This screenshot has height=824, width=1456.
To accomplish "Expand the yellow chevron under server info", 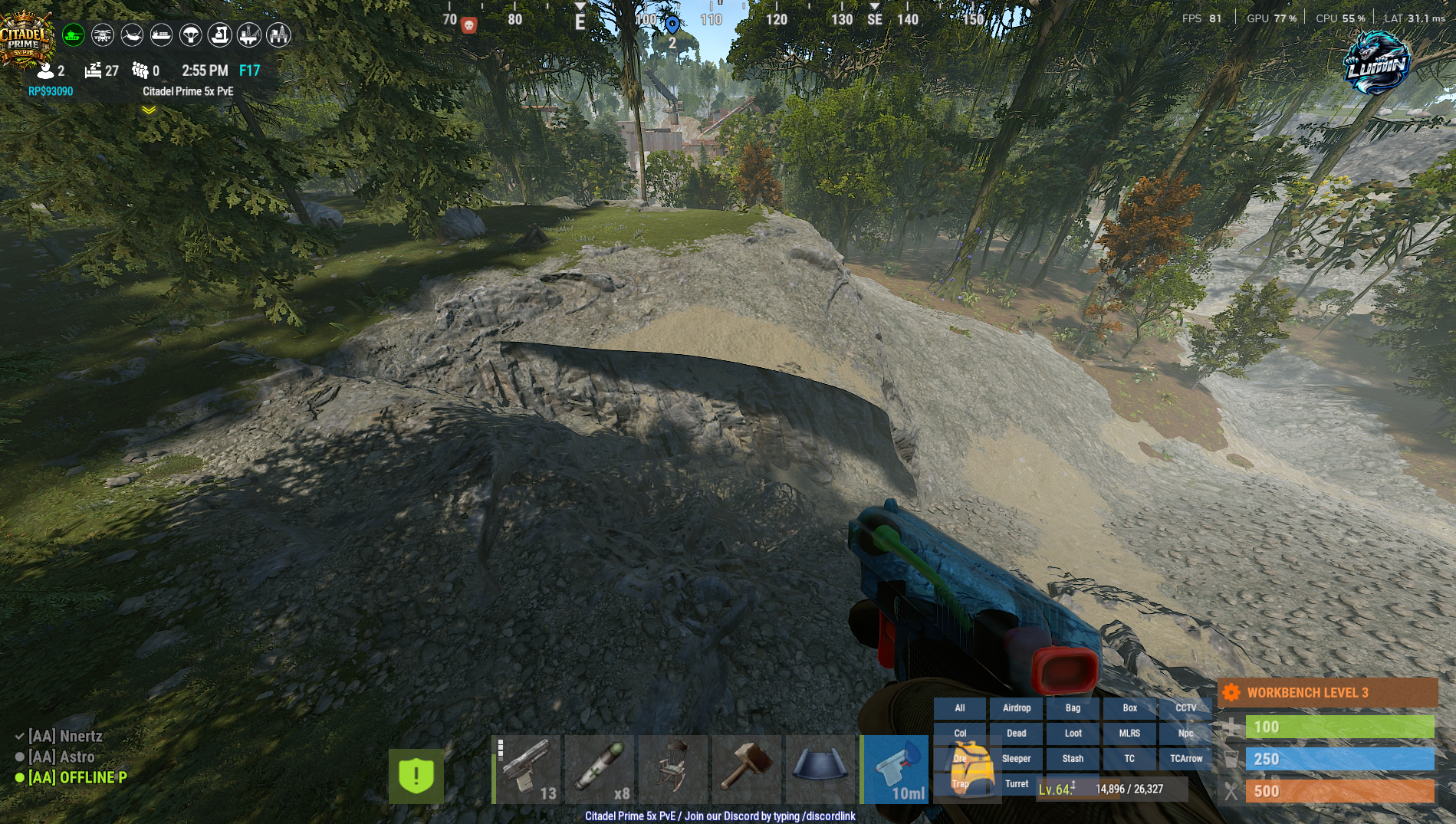I will [x=149, y=110].
